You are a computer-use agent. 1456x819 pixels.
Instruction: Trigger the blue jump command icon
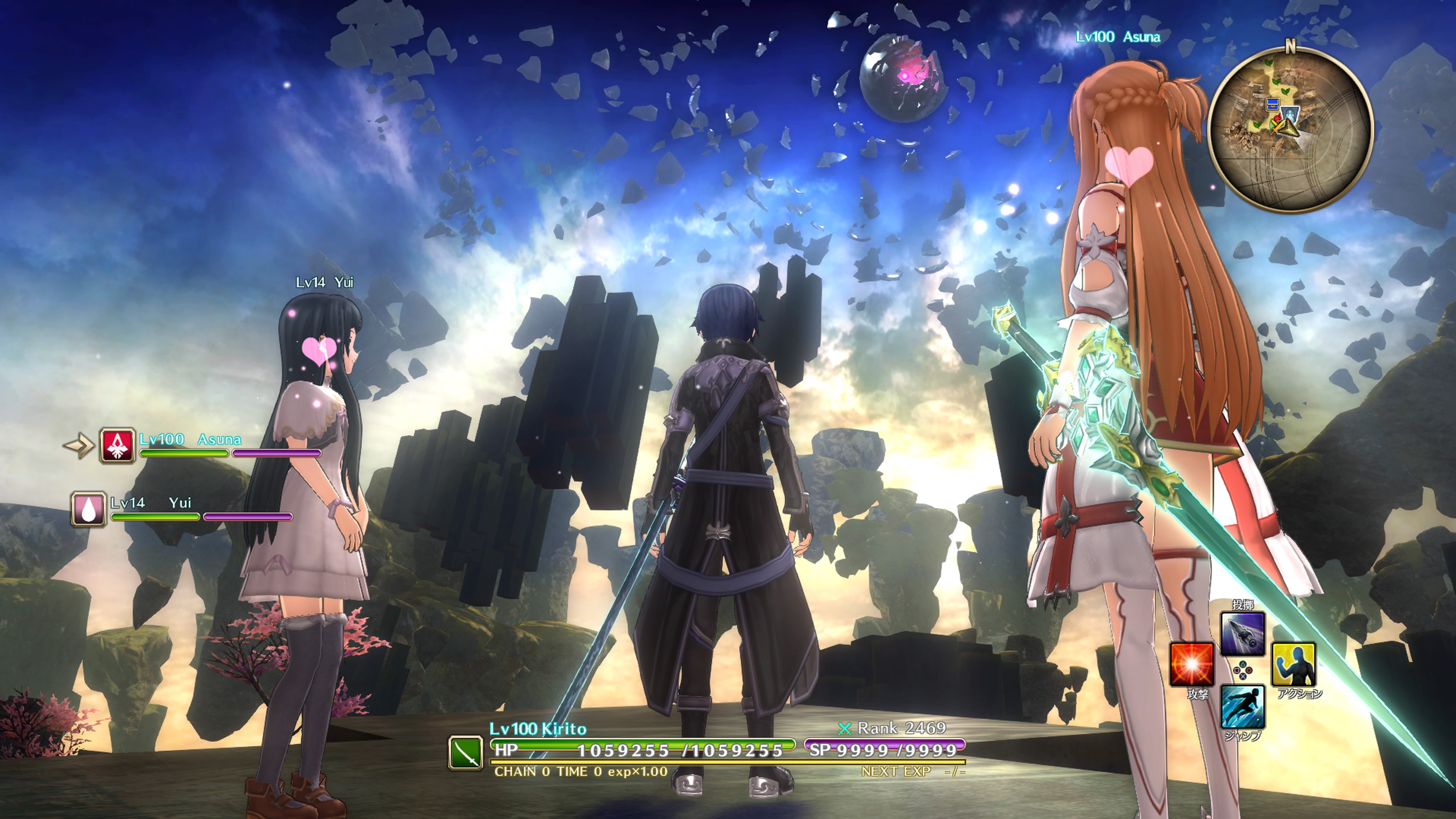point(1243,706)
